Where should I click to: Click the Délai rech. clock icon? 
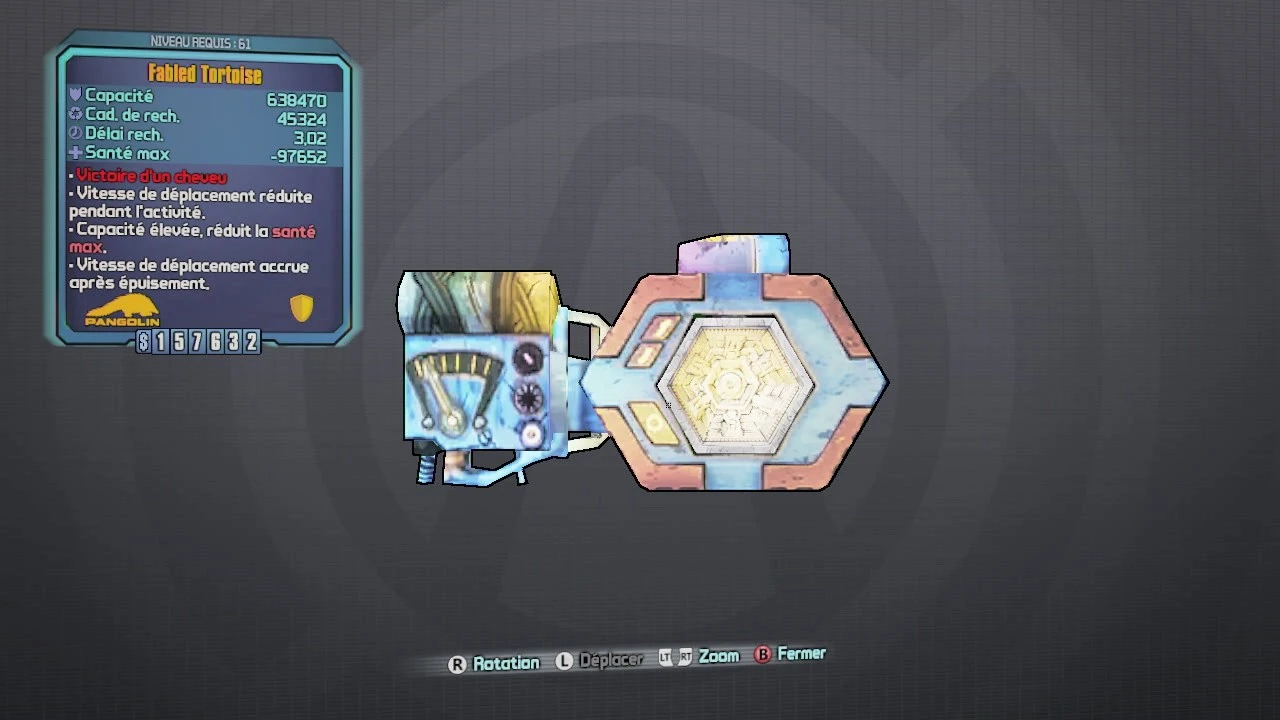(x=76, y=133)
